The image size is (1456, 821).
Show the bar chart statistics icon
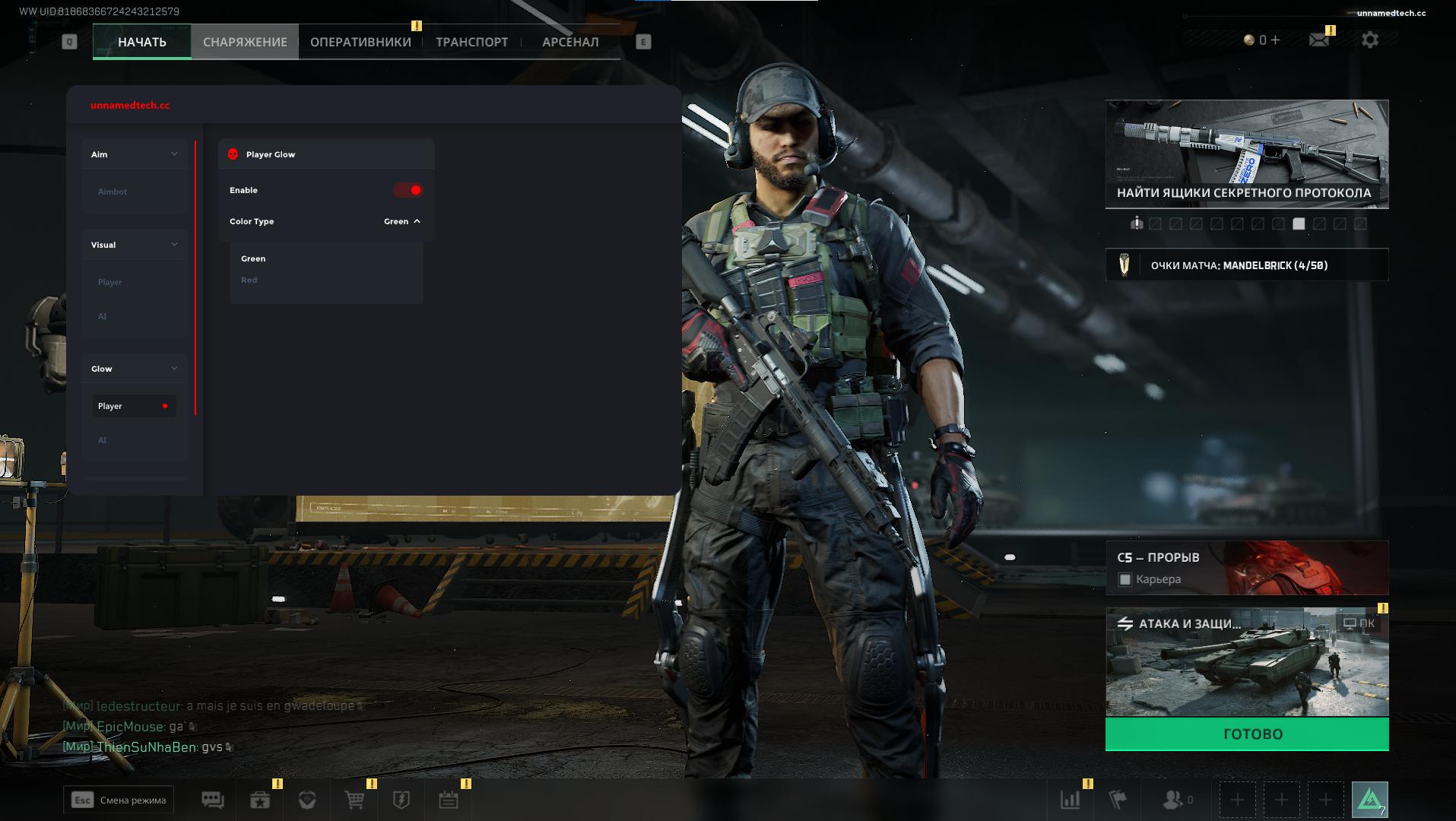(x=1070, y=800)
